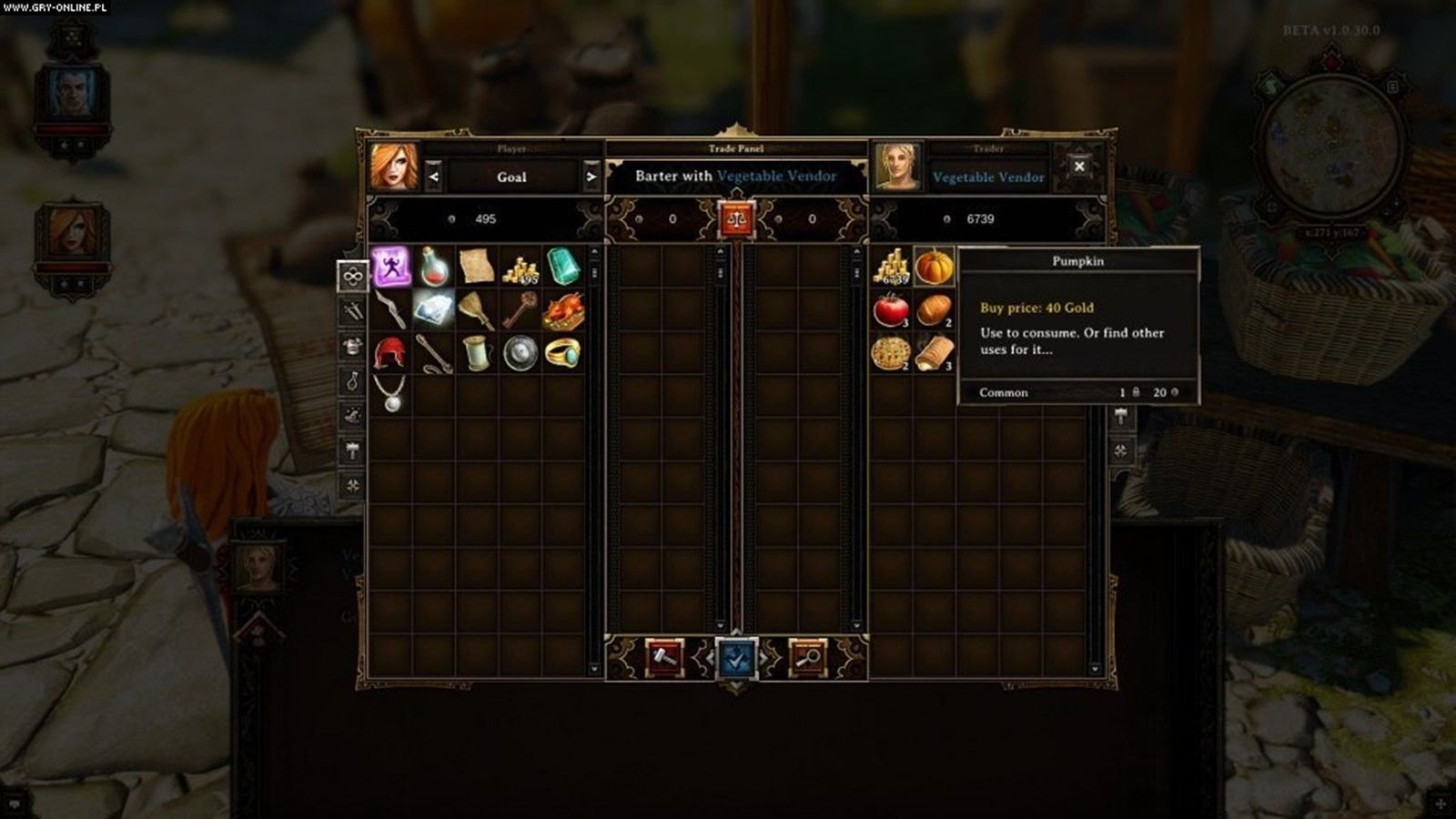Select the pie in the vendor's goods

coord(891,353)
